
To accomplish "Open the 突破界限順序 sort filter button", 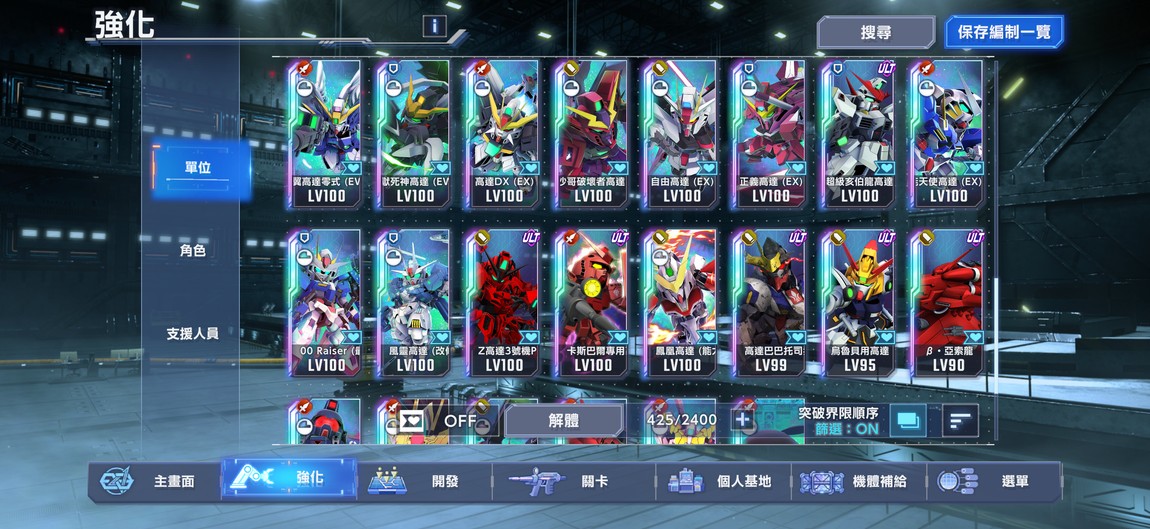I will 908,421.
